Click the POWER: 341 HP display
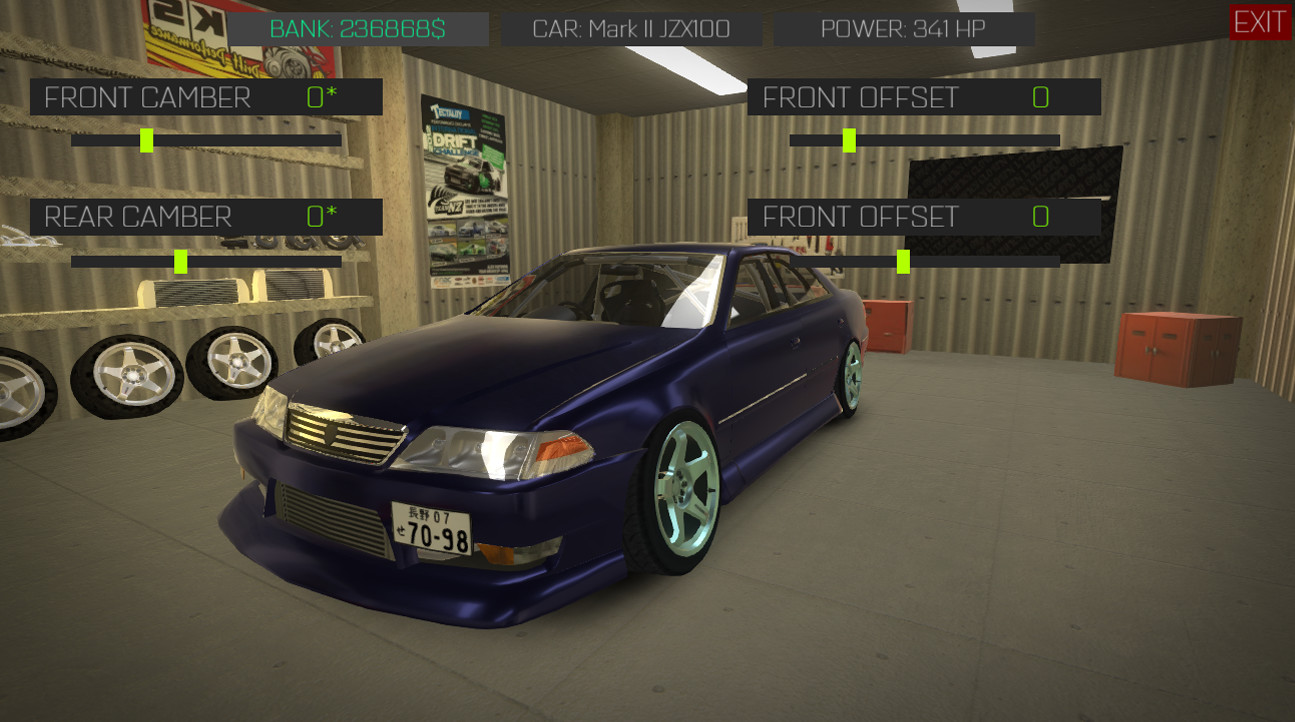This screenshot has width=1295, height=722. click(x=901, y=28)
